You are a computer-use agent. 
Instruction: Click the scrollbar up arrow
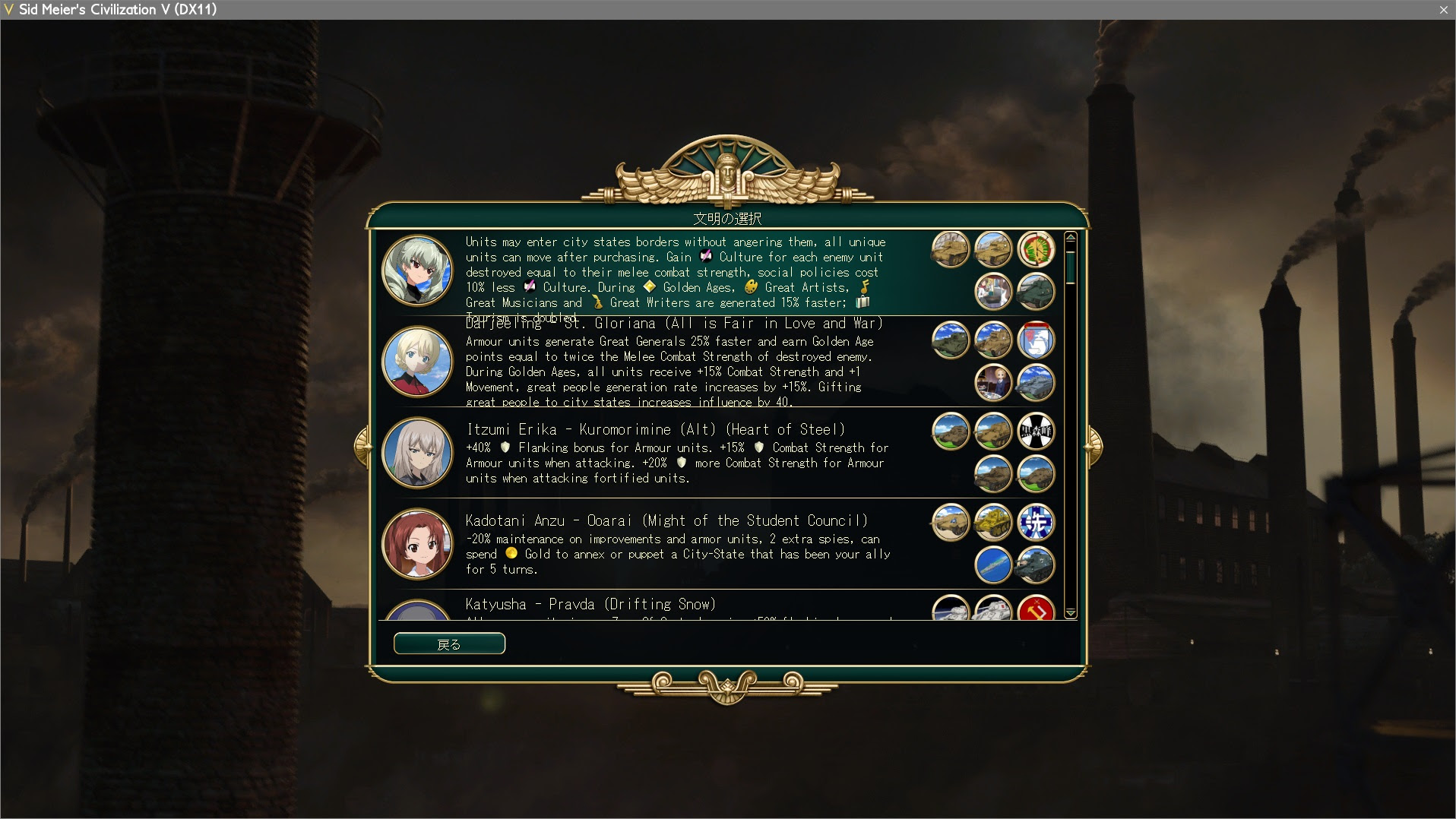[x=1071, y=237]
